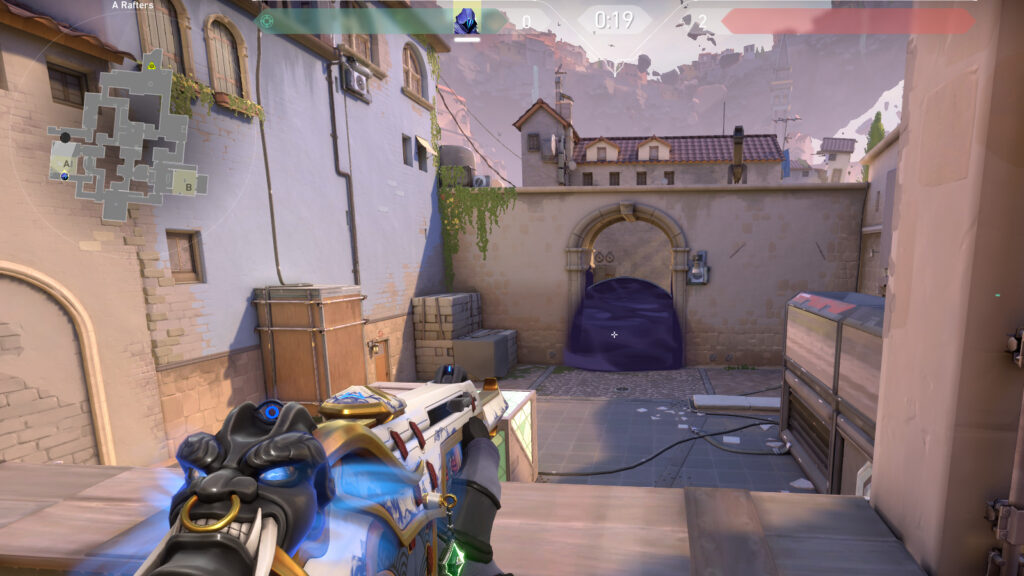Click the B site marker on minimap
The width and height of the screenshot is (1024, 576).
pos(188,185)
